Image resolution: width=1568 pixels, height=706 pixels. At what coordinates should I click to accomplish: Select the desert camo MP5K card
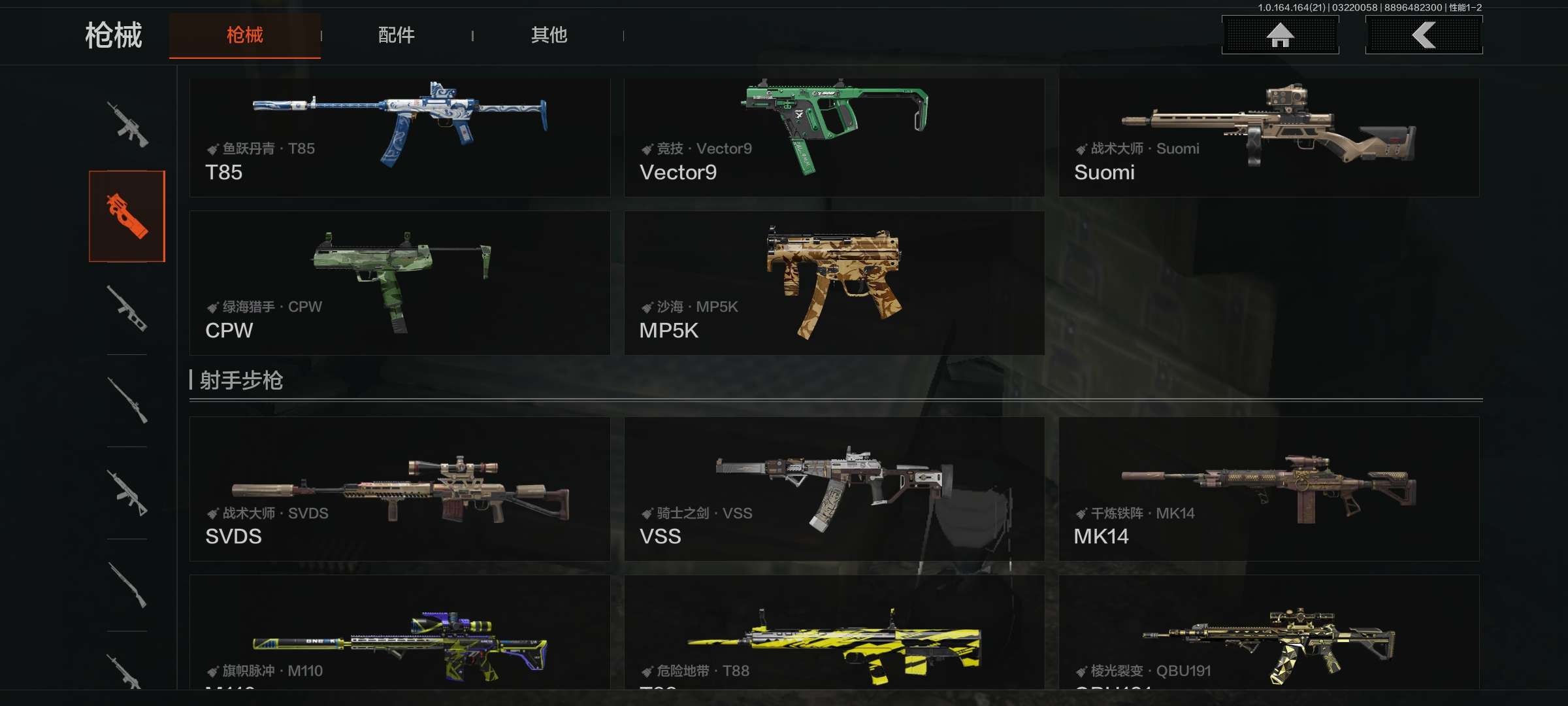point(834,282)
